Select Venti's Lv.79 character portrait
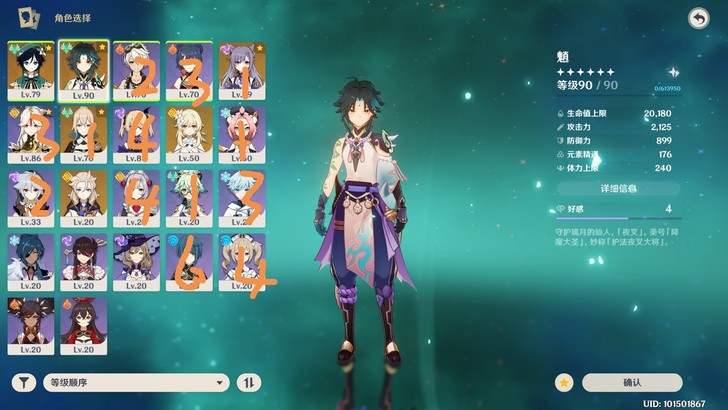Viewport: 728px width, 410px height. 29,71
